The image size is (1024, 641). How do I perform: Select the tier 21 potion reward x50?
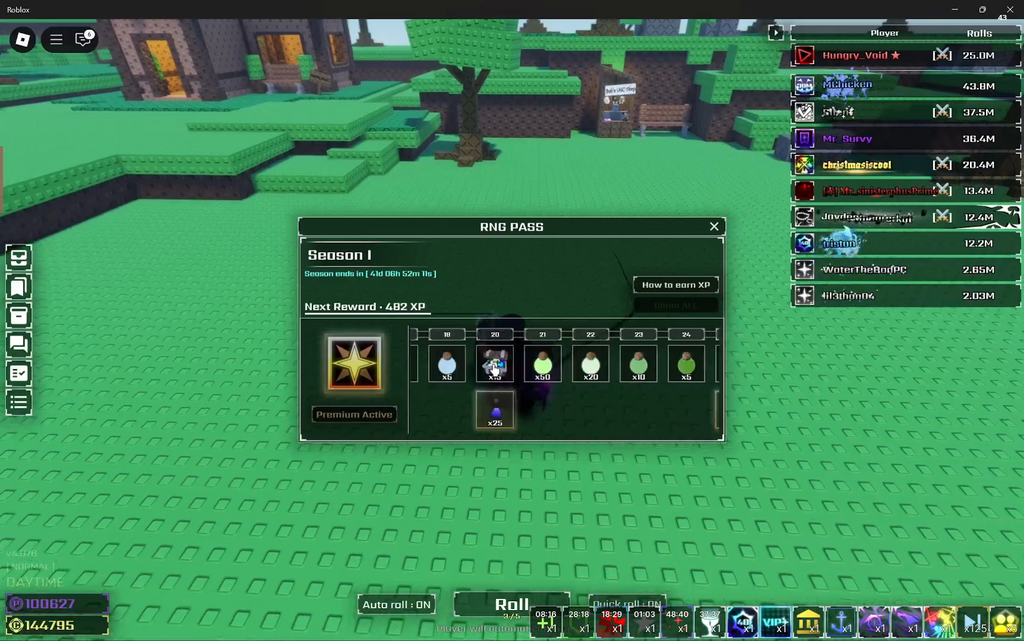click(543, 364)
